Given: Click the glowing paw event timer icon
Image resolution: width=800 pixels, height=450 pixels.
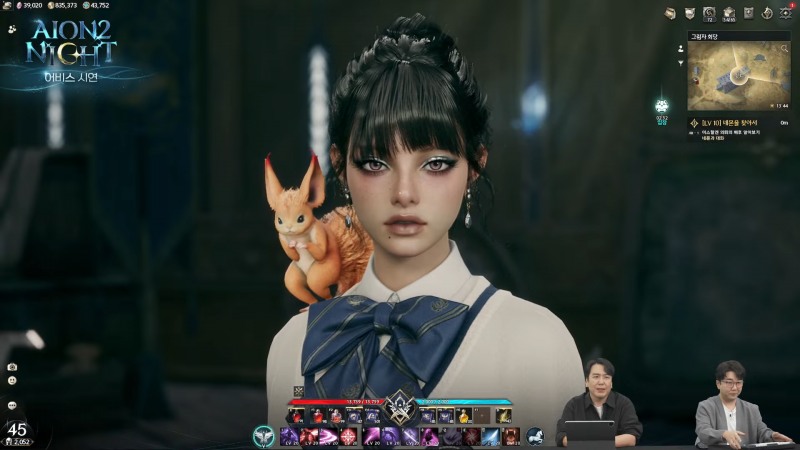Looking at the screenshot, I should [661, 105].
